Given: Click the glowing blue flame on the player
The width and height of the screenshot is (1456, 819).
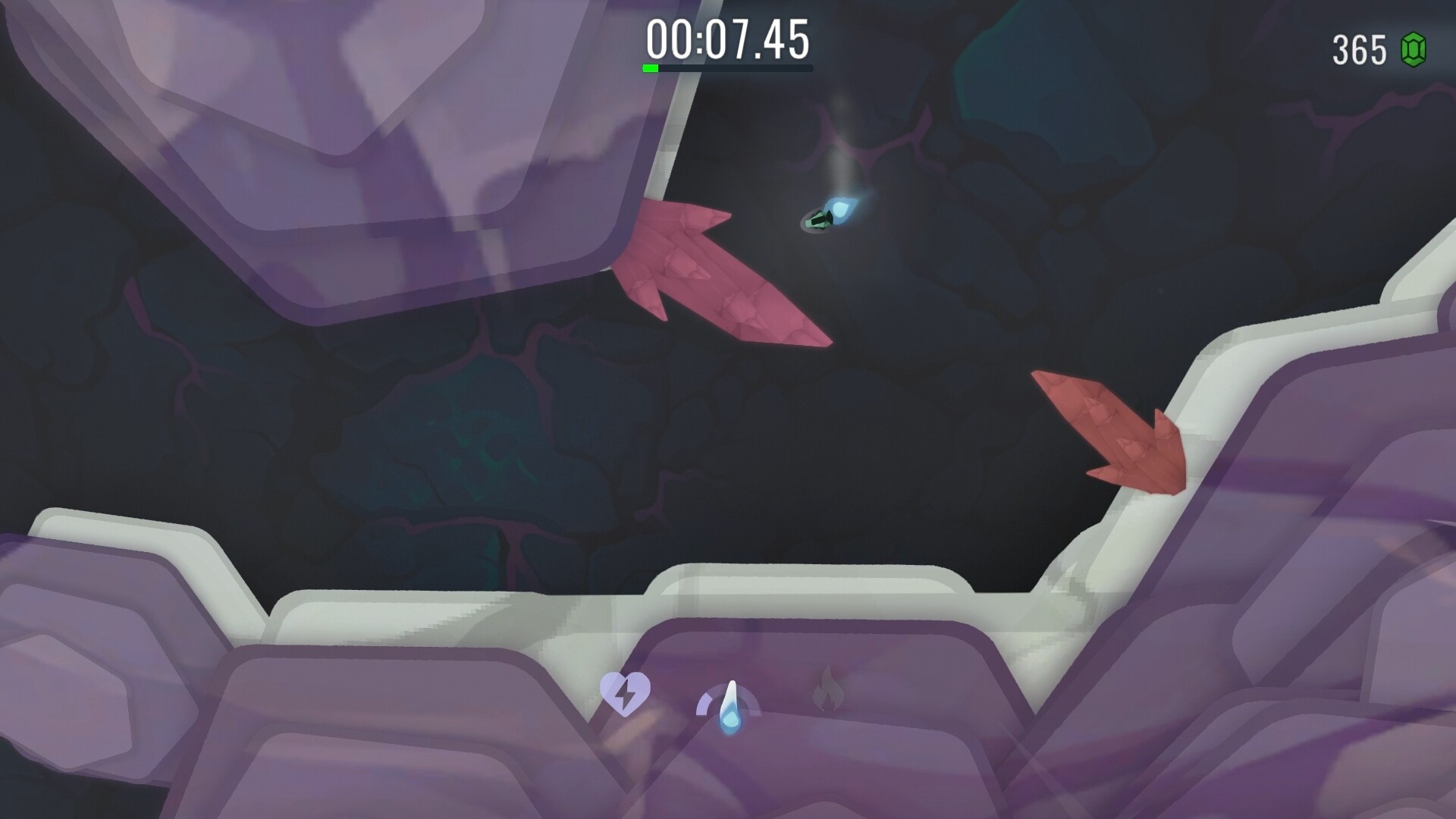Looking at the screenshot, I should tap(842, 209).
